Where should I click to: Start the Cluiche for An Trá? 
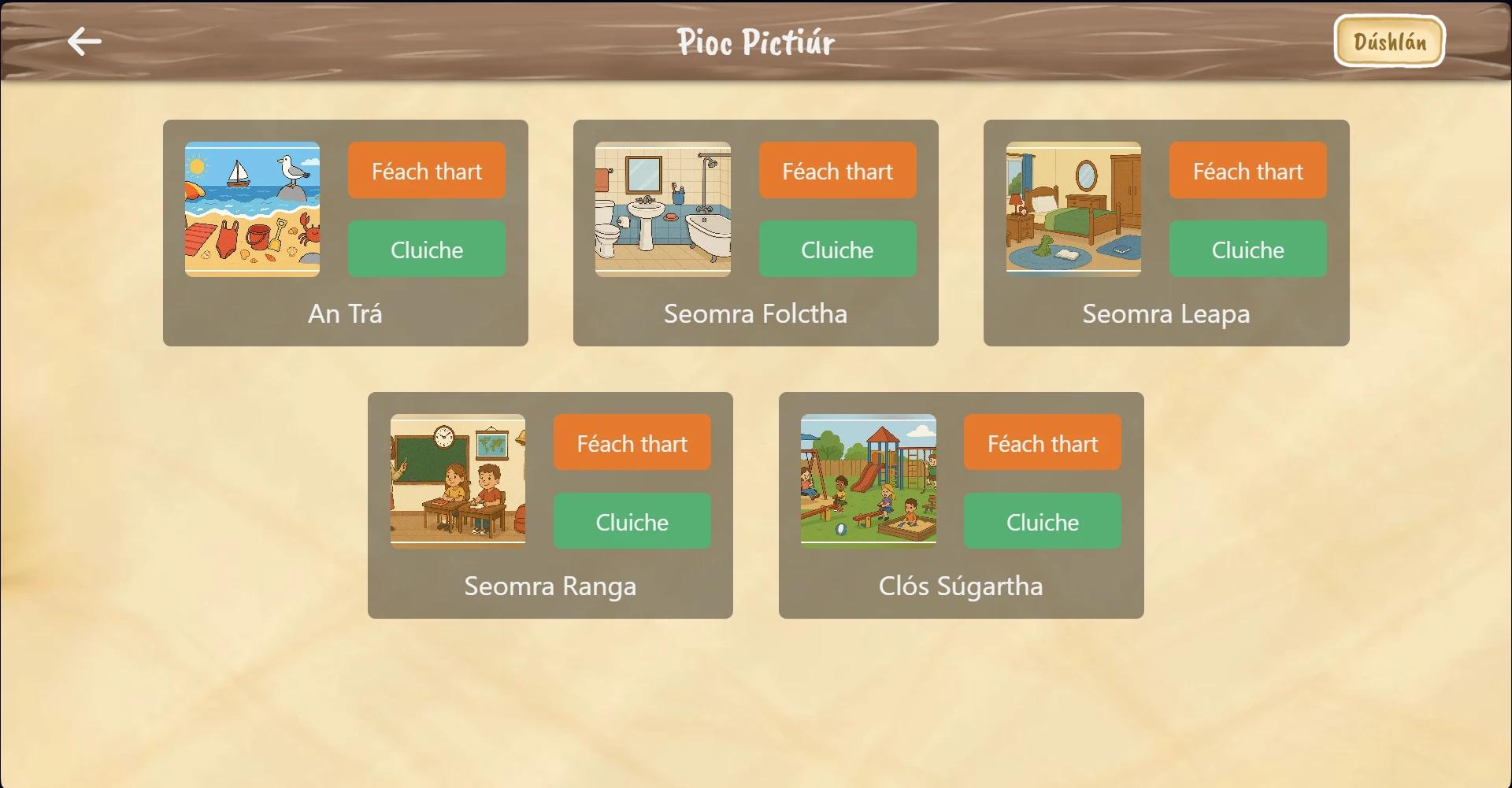click(x=426, y=250)
